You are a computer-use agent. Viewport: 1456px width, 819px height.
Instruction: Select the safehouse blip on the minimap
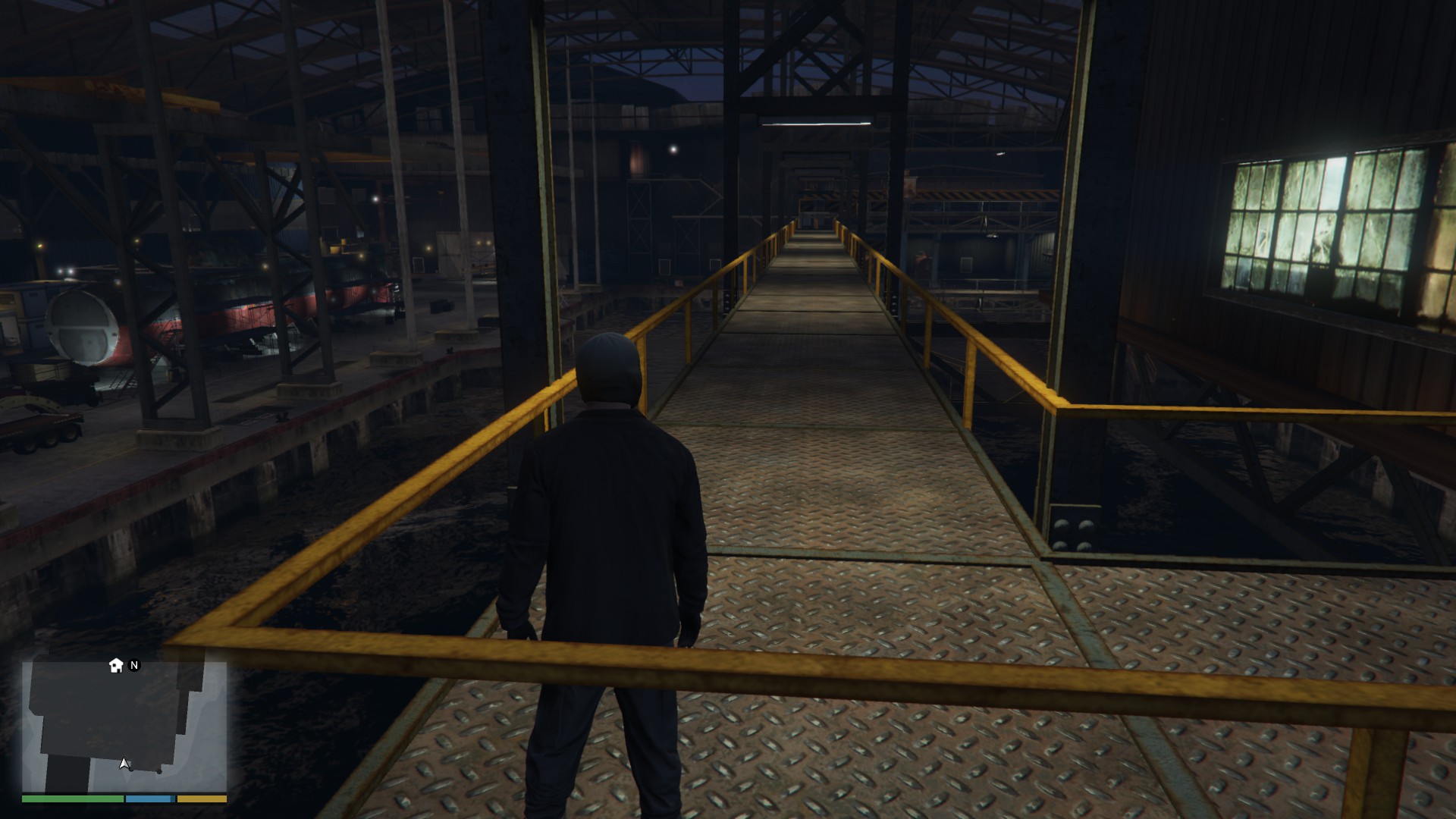click(116, 666)
